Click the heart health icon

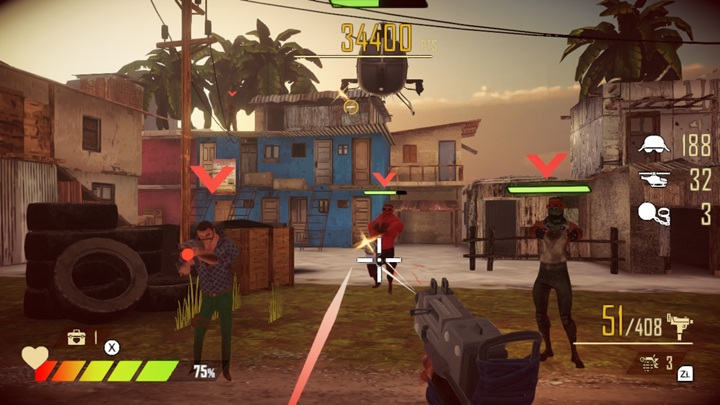[35, 357]
